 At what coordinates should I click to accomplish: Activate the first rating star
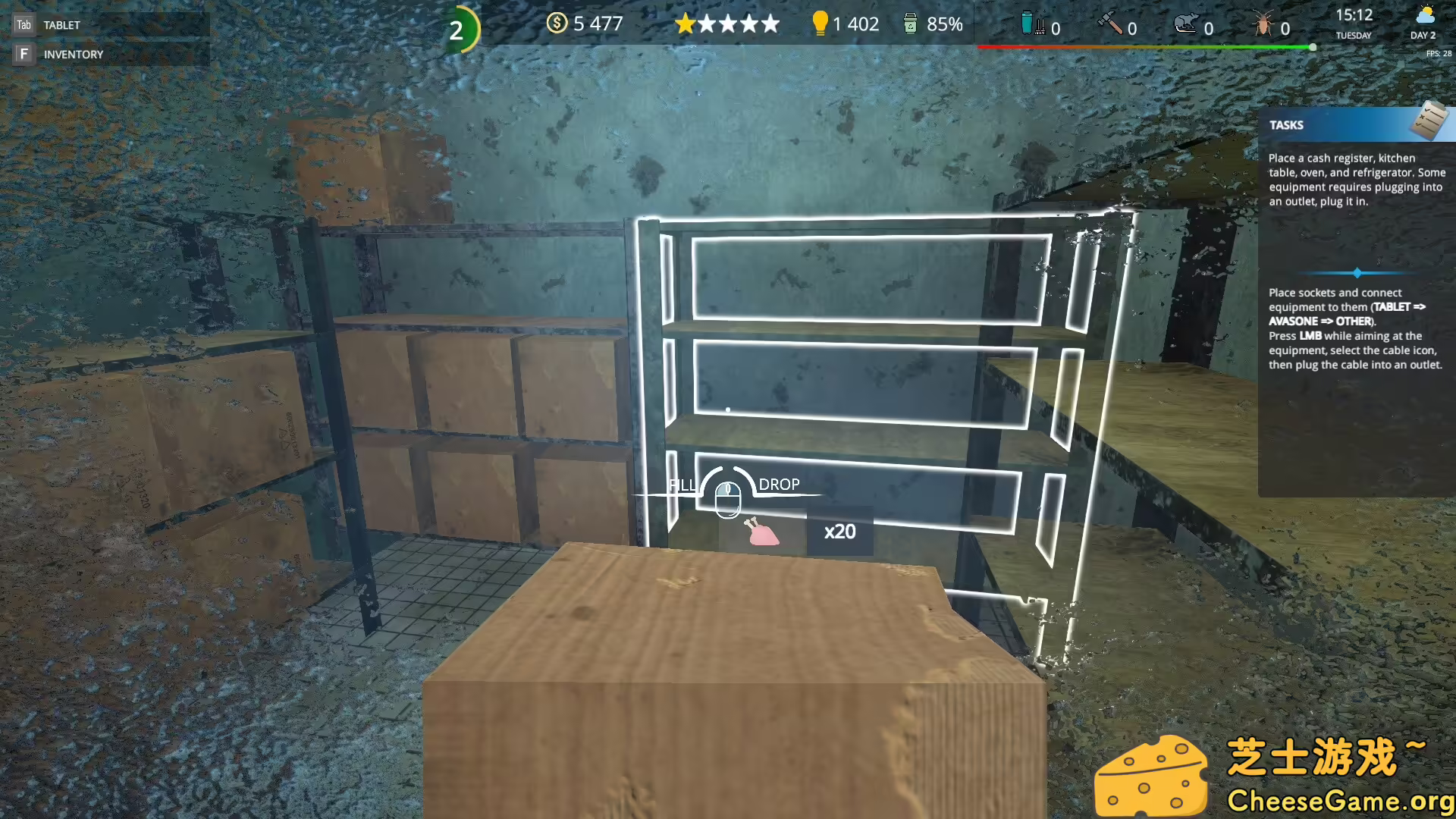pos(685,24)
